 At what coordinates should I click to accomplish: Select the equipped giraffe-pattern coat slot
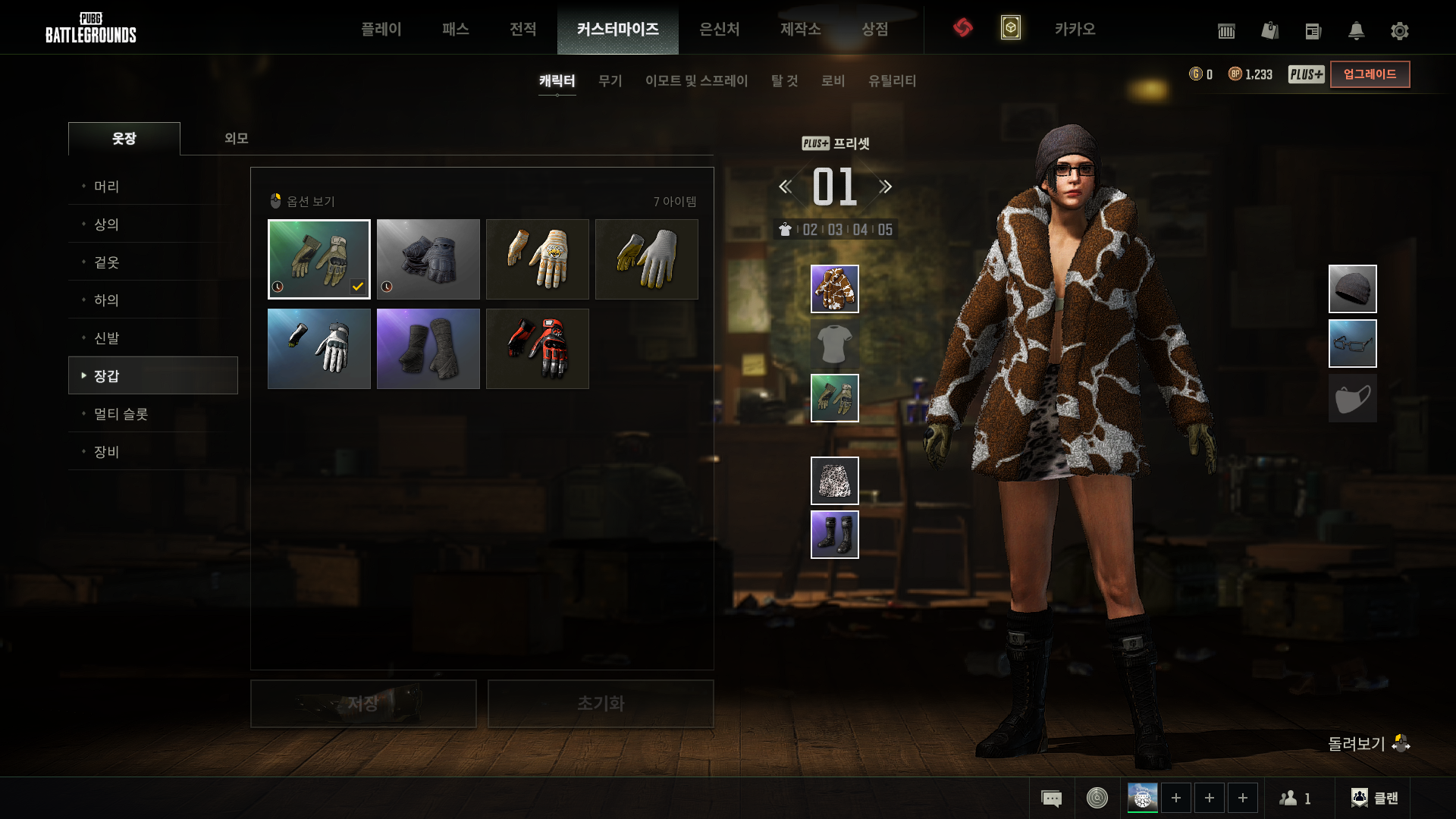[x=834, y=289]
